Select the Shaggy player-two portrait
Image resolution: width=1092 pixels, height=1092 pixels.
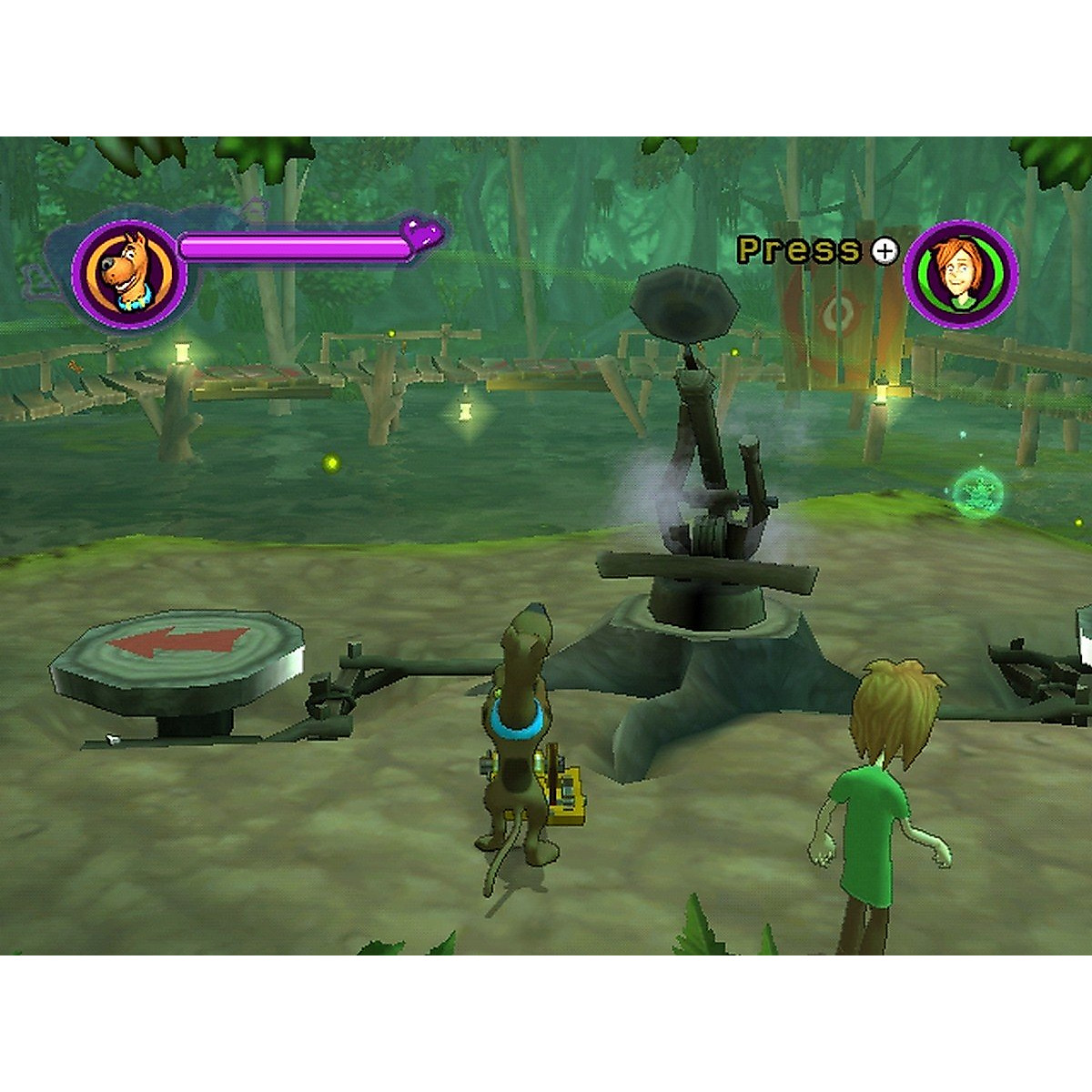click(x=959, y=271)
